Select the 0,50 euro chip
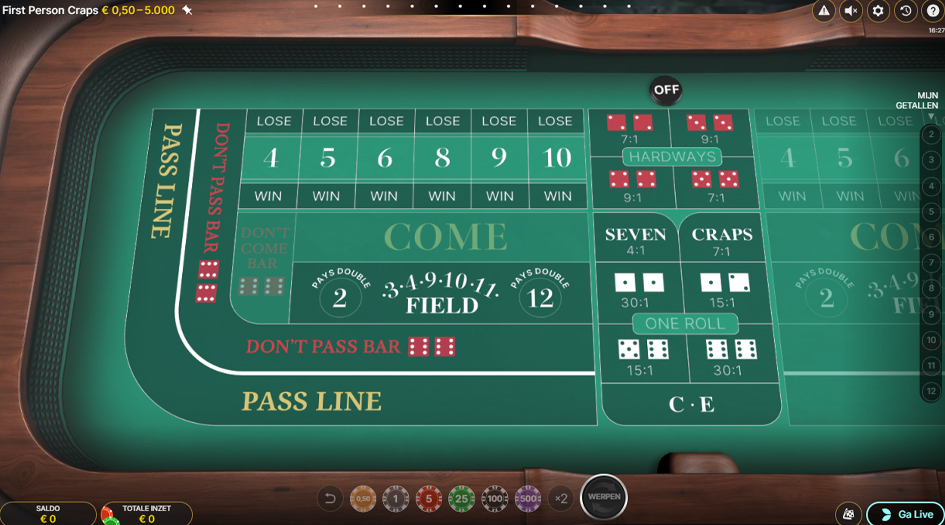 [x=363, y=498]
